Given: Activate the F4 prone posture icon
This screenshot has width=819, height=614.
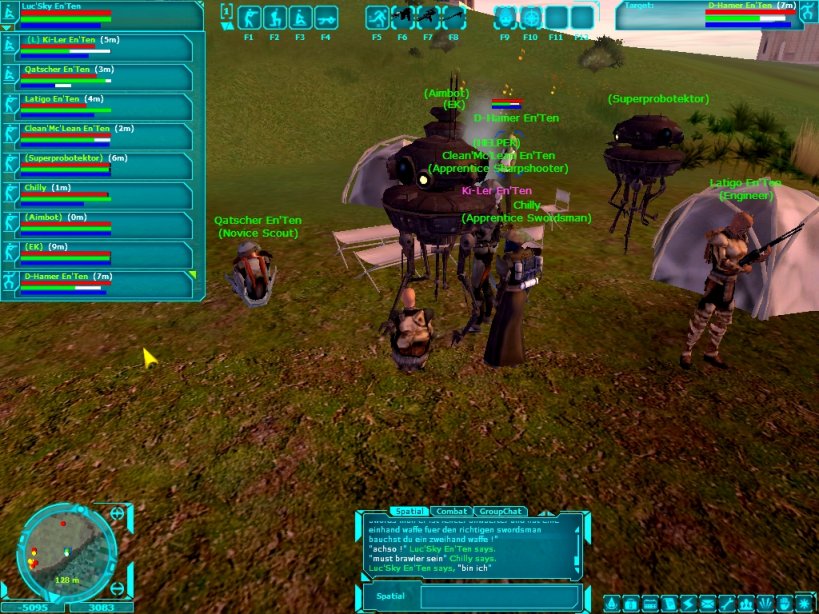Looking at the screenshot, I should (325, 18).
